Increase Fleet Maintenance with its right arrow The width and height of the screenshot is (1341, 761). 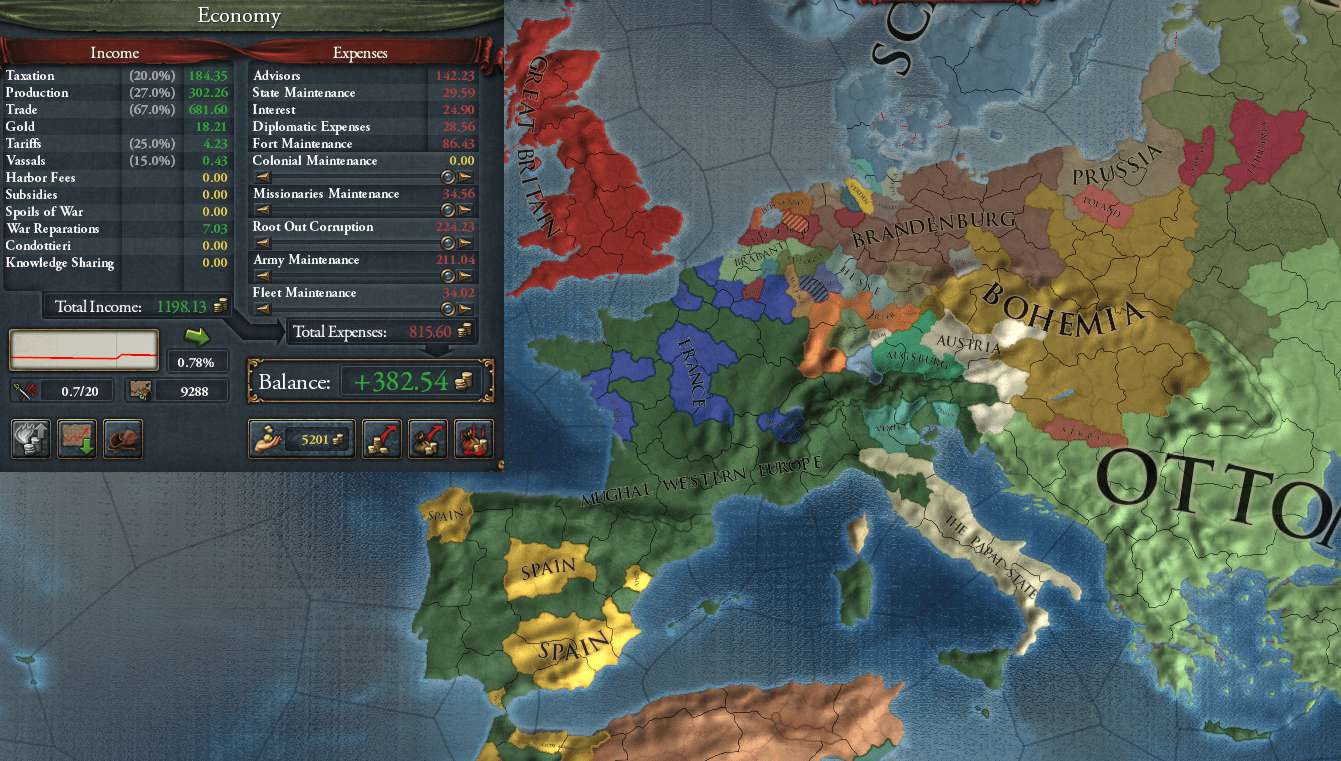point(465,309)
